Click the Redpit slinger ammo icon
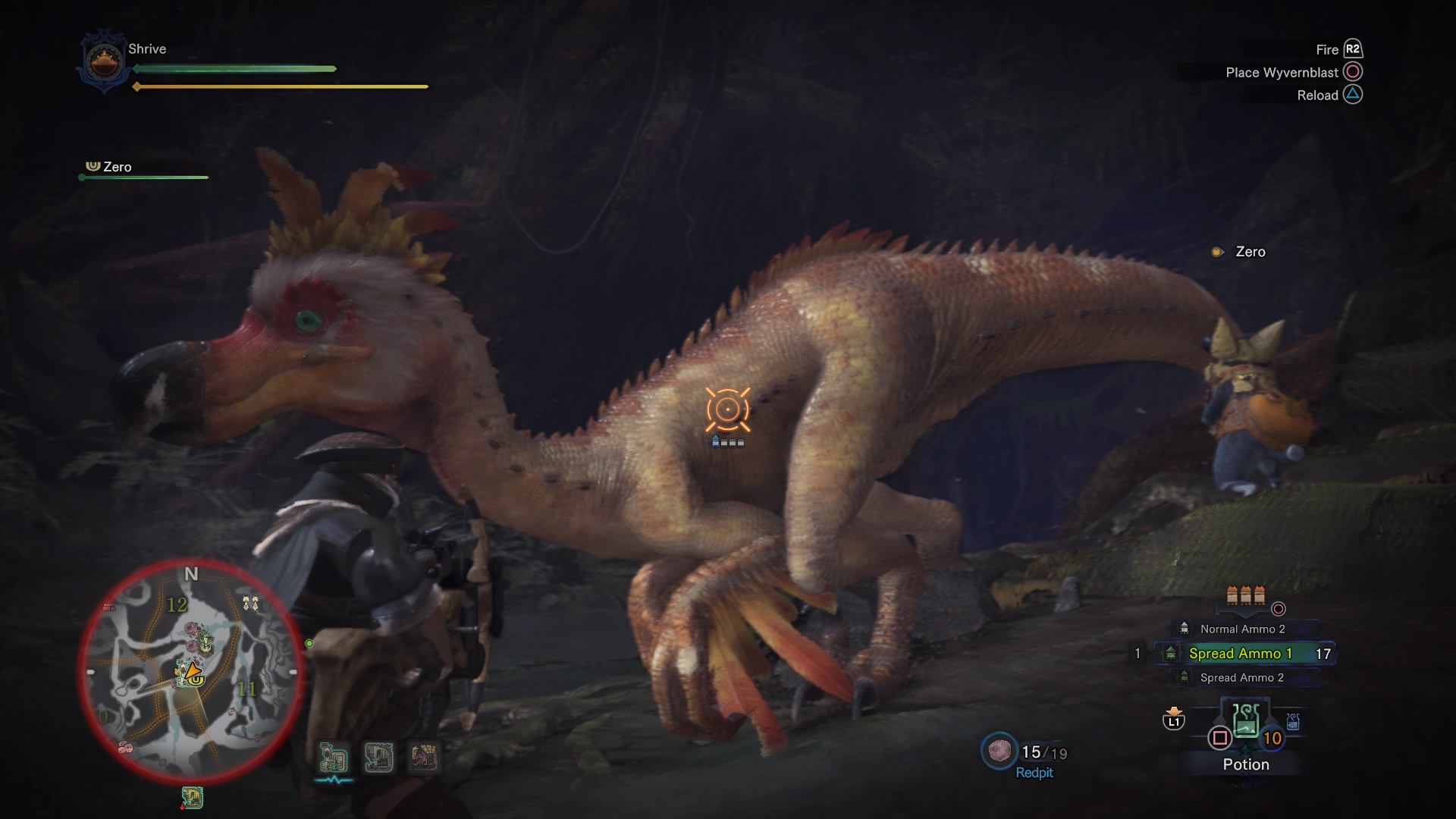The width and height of the screenshot is (1456, 819). click(999, 751)
